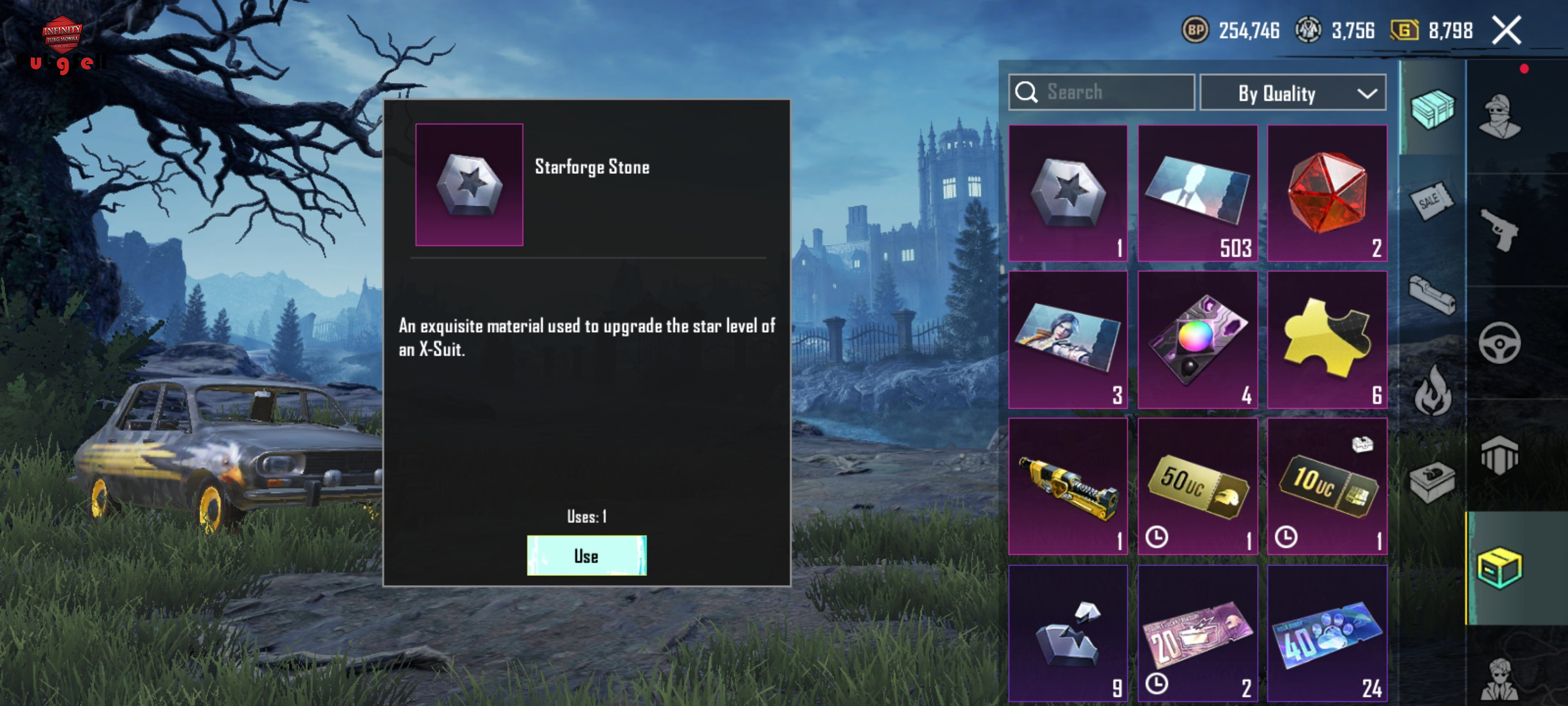Close the inventory screen
The width and height of the screenshot is (1568, 706).
point(1507,31)
